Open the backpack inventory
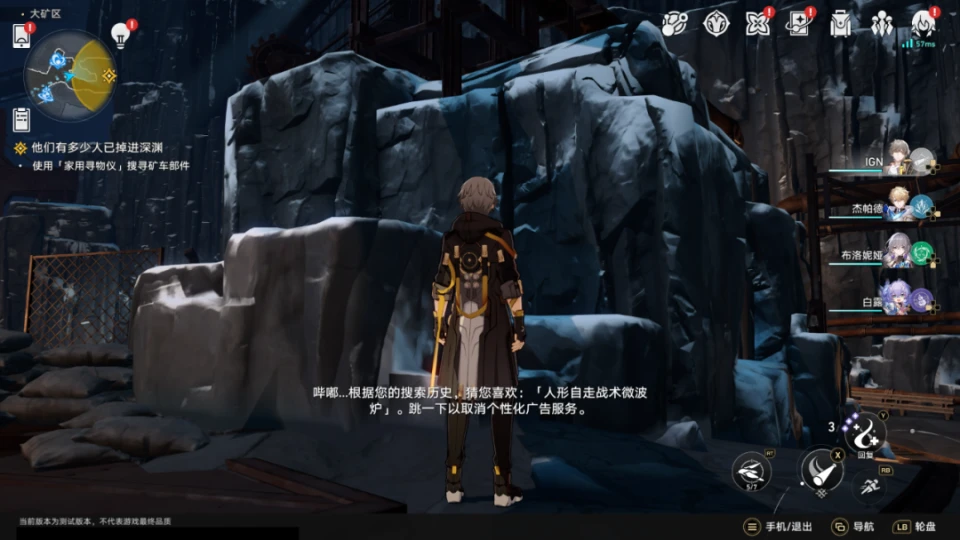The height and width of the screenshot is (540, 960). 840,23
